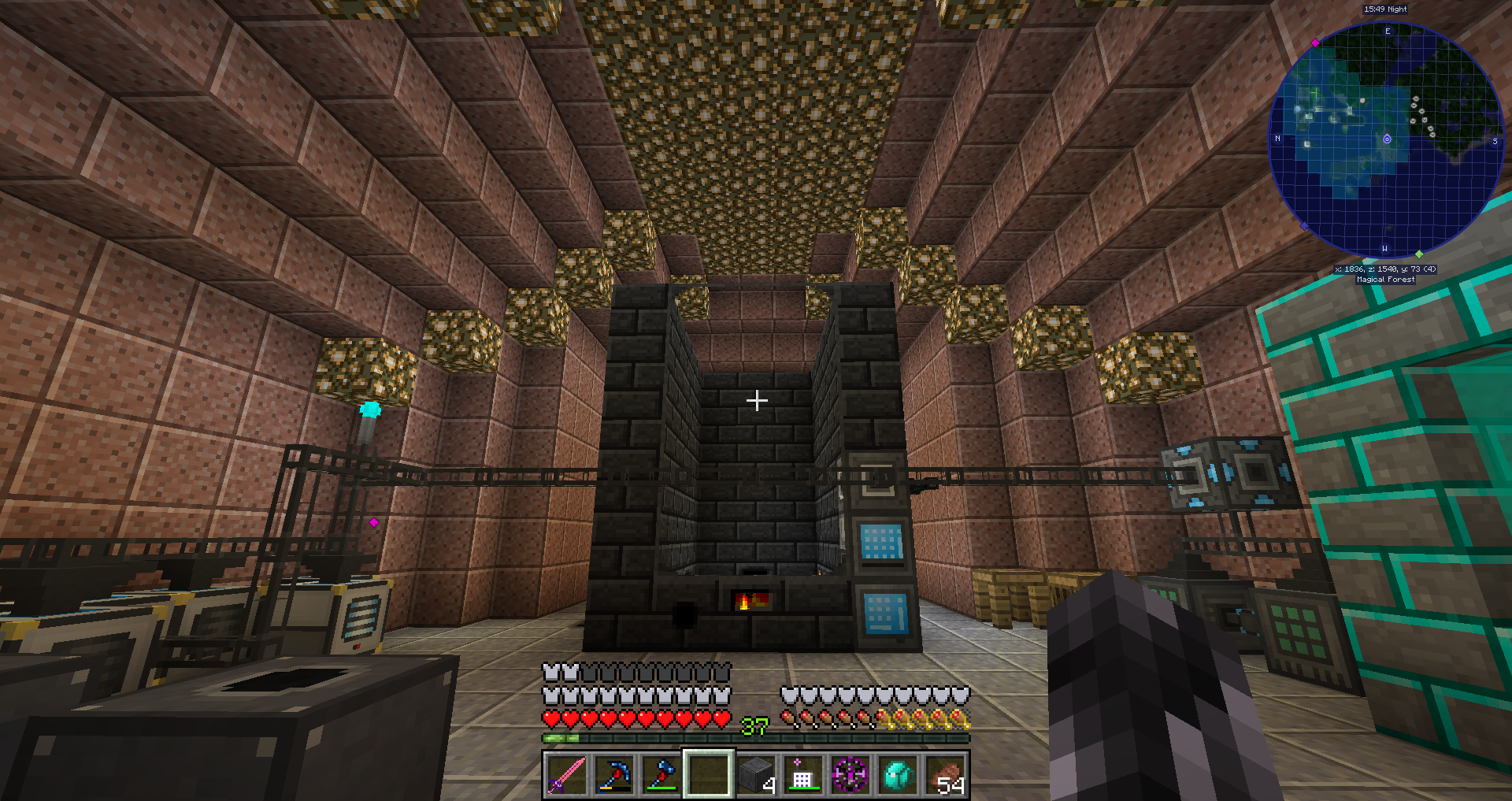Click the circular minimap
Screen dimensions: 1512x801
(x=1386, y=140)
